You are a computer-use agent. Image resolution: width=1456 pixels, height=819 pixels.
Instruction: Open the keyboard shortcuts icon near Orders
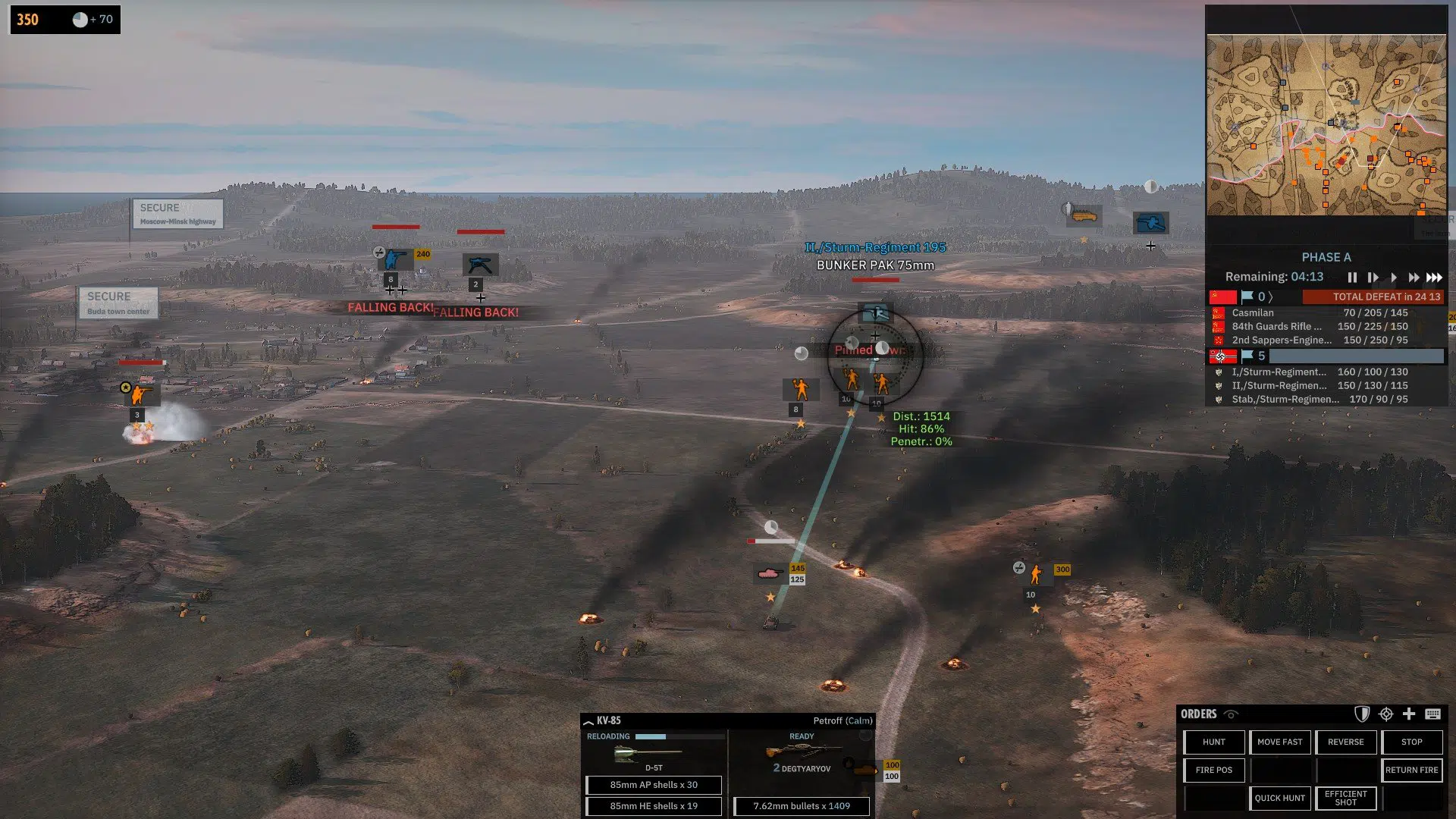point(1433,714)
